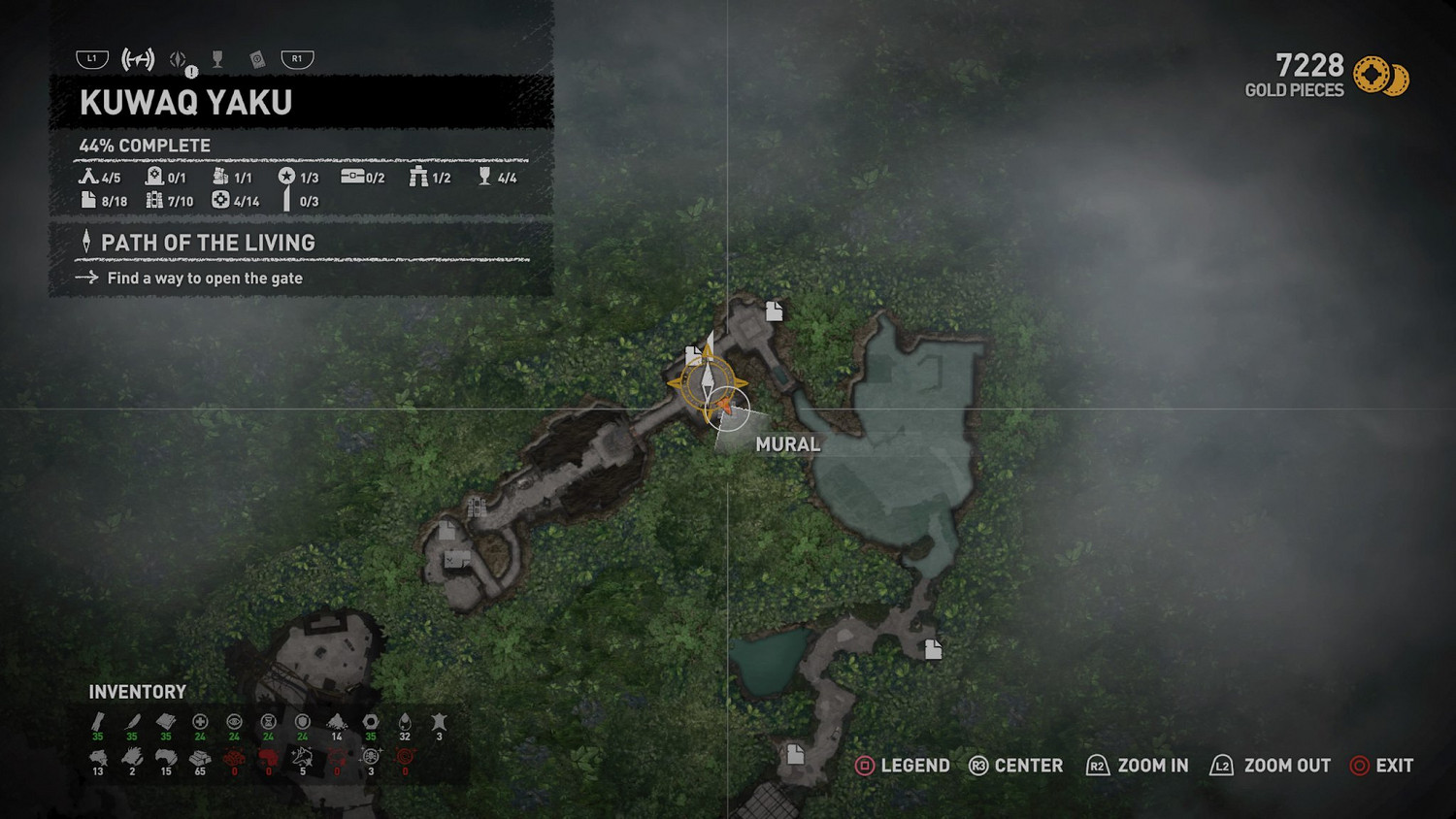
Task: Select the document marker beside the lower pond path
Action: tap(933, 649)
